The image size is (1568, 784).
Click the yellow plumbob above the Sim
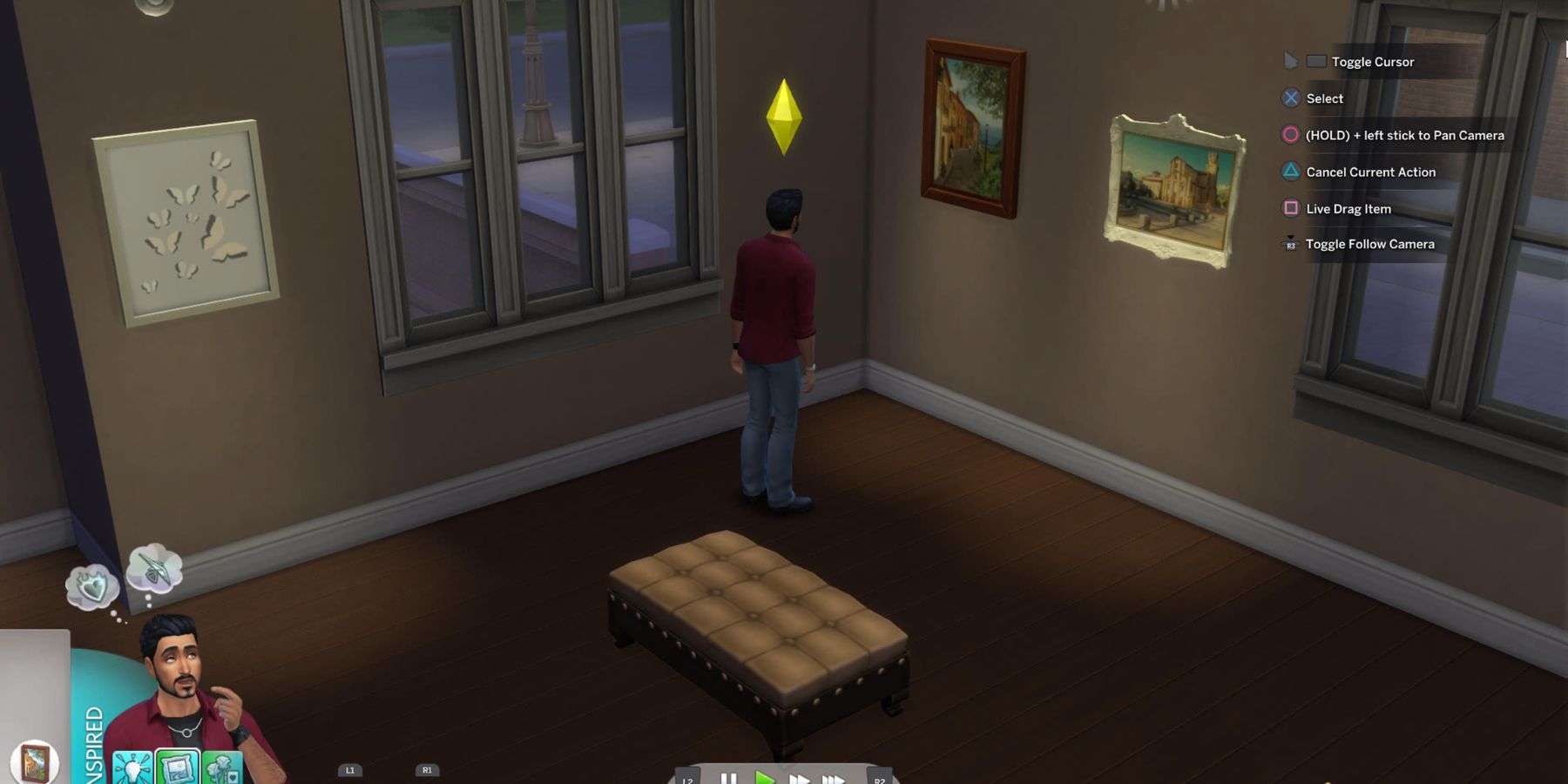click(787, 118)
